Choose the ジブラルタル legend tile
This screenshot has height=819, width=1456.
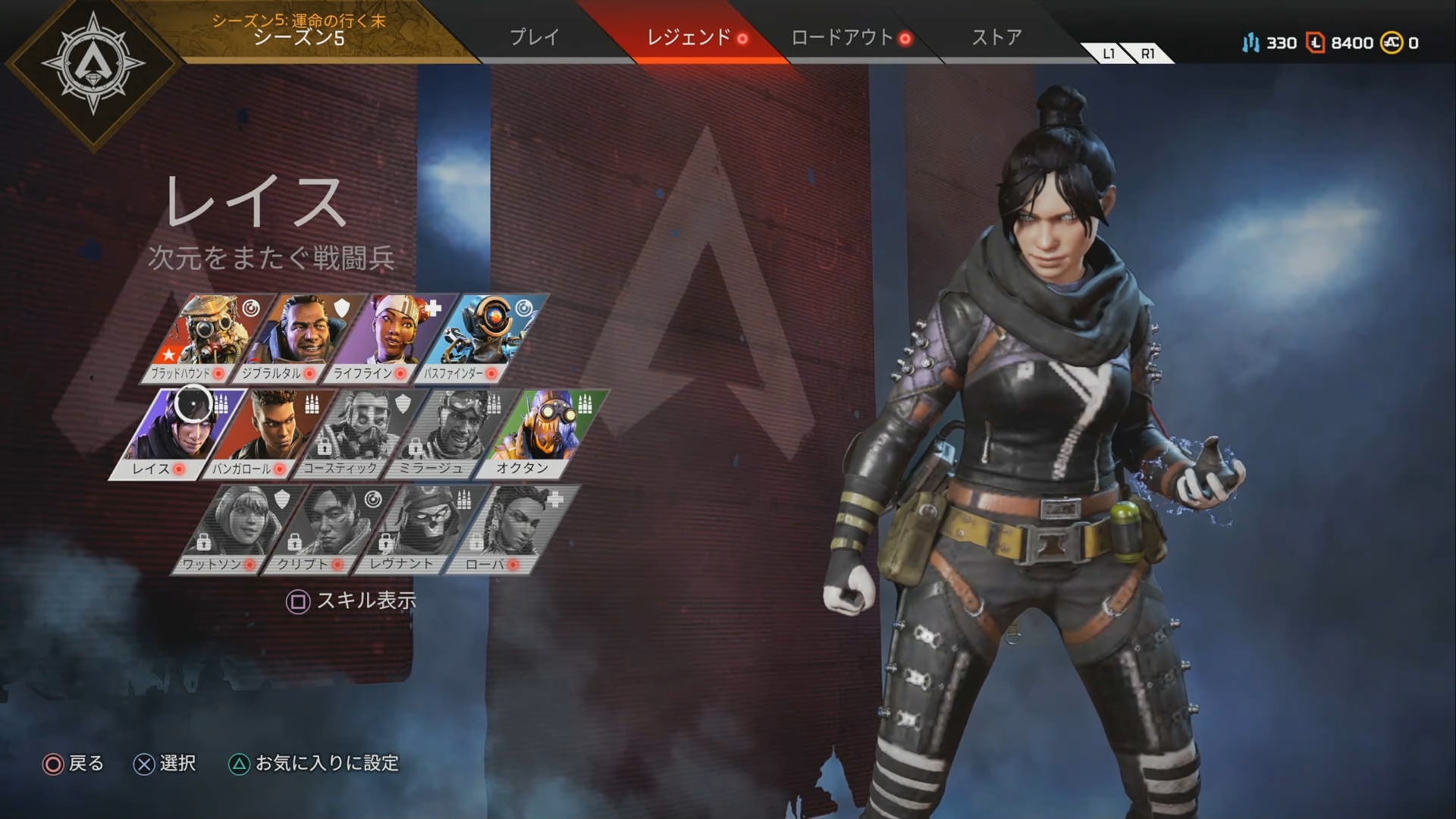click(300, 338)
